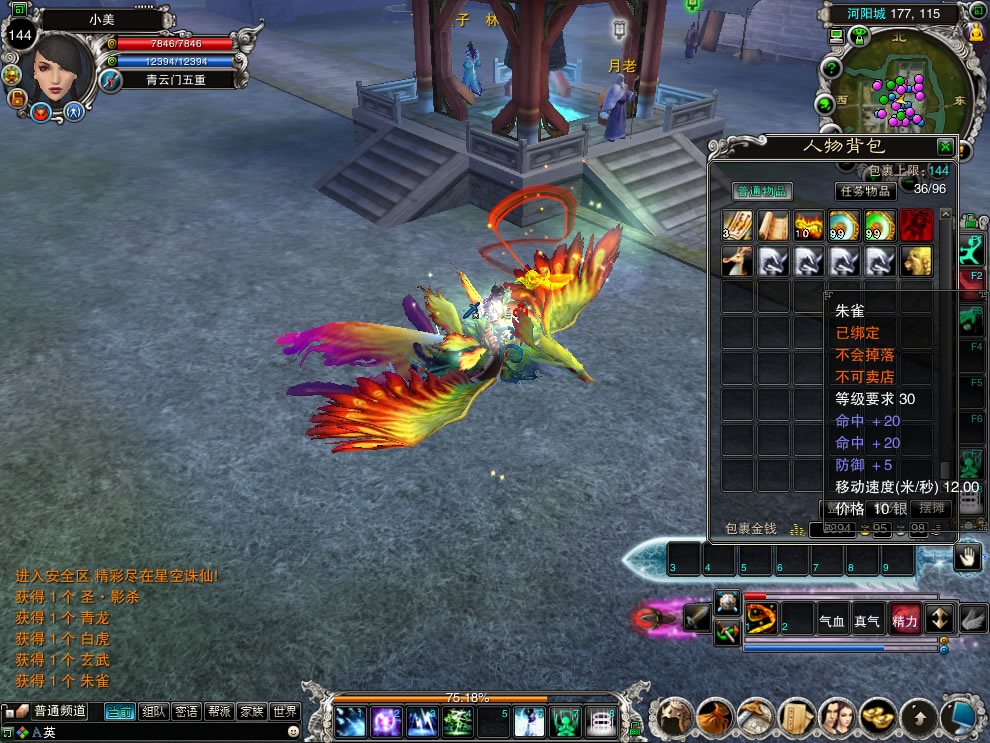Click the hand icon beside the sword hotbar

point(966,558)
